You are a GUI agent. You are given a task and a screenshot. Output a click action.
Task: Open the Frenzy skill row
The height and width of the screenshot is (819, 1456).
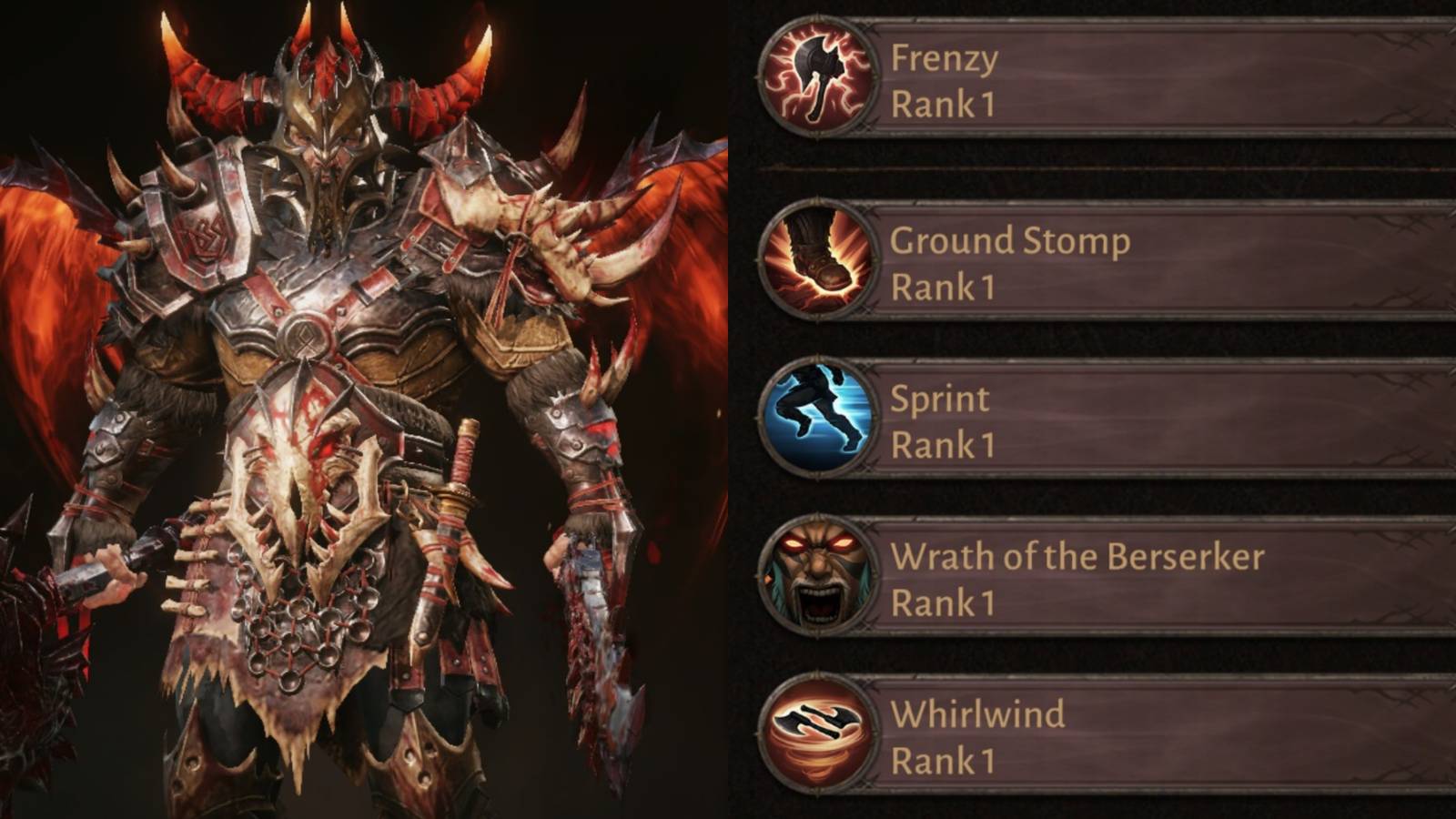click(1092, 77)
